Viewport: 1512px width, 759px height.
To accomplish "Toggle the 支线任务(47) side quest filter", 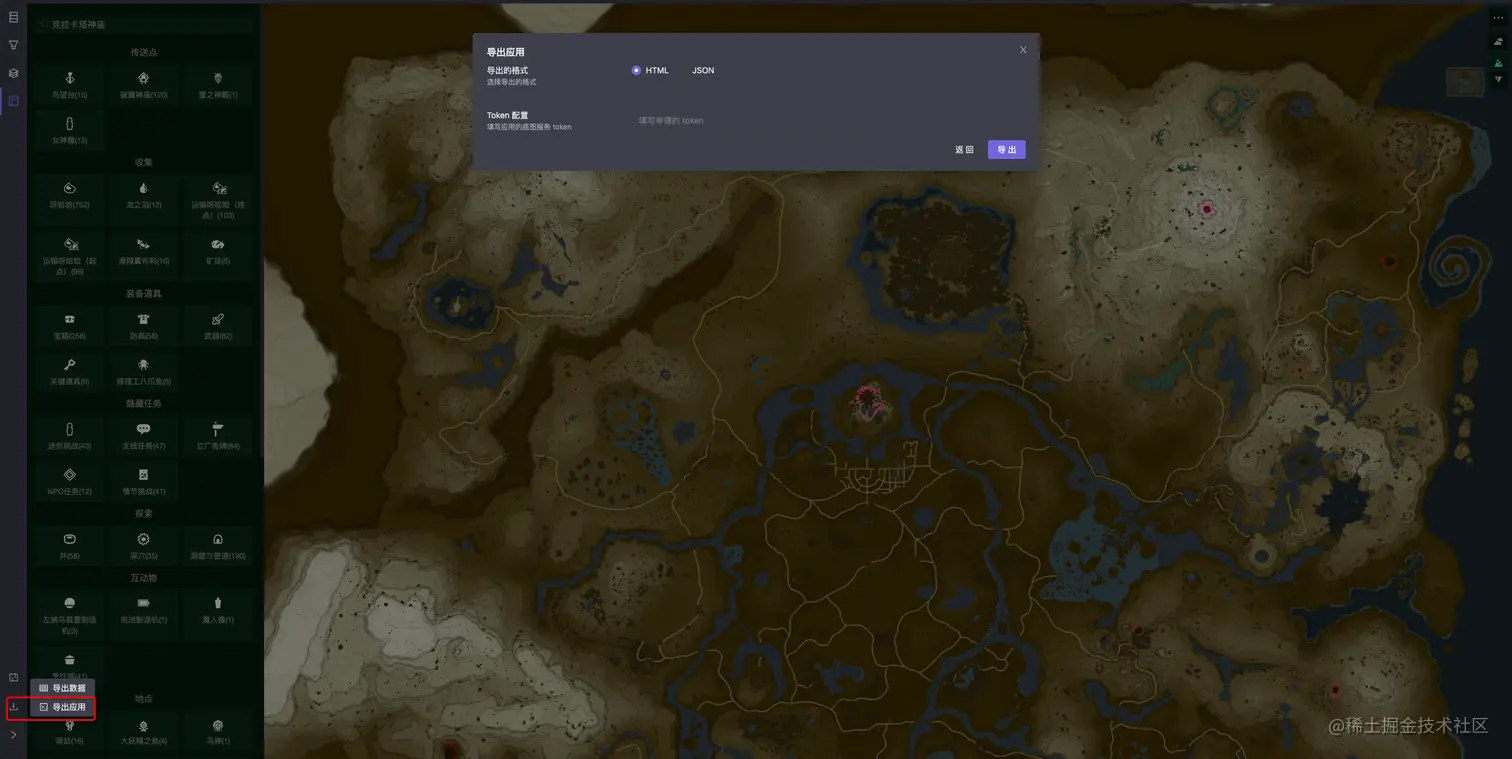I will [x=144, y=435].
